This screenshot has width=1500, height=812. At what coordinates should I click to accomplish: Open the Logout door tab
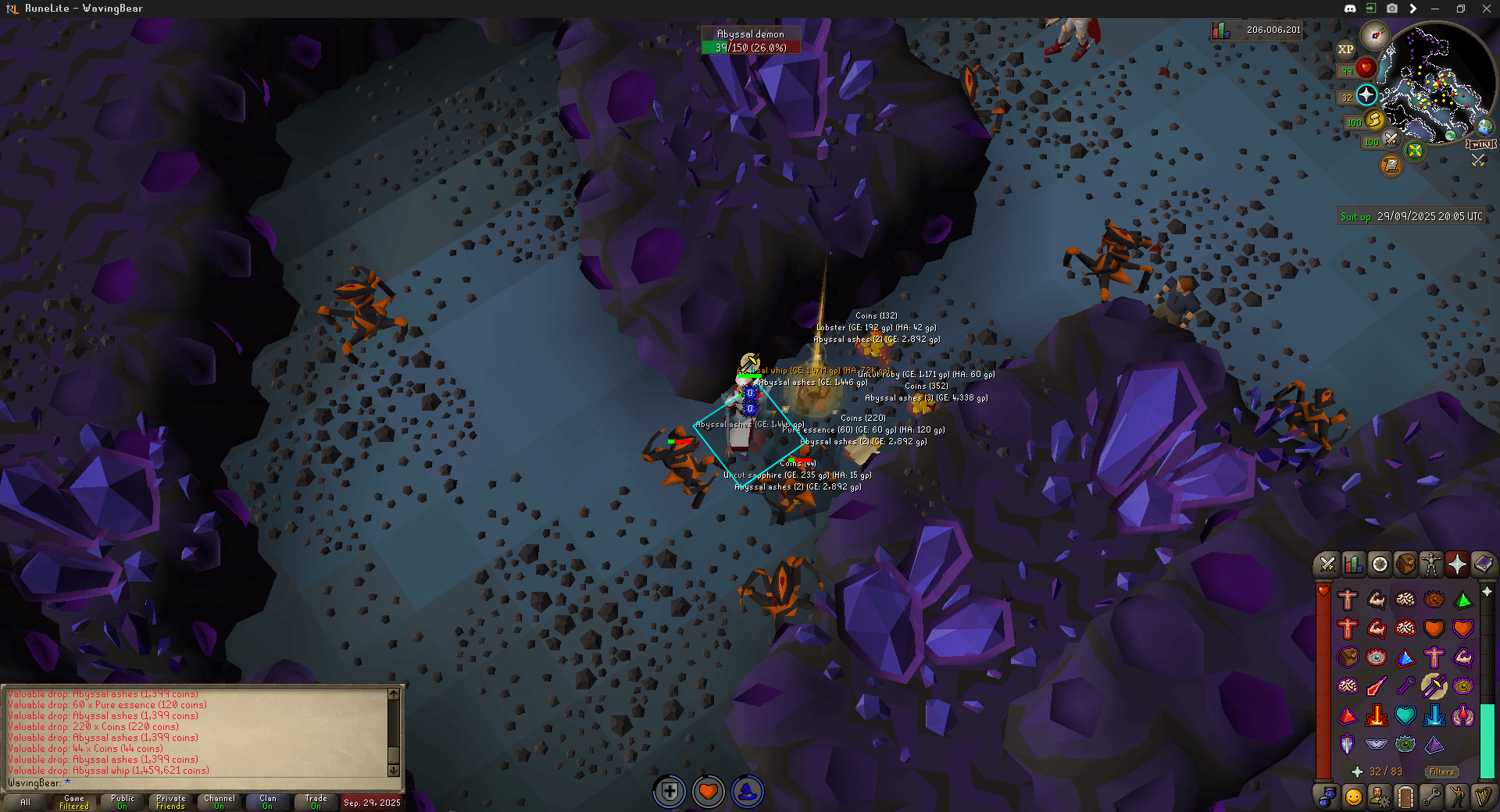click(x=1405, y=797)
